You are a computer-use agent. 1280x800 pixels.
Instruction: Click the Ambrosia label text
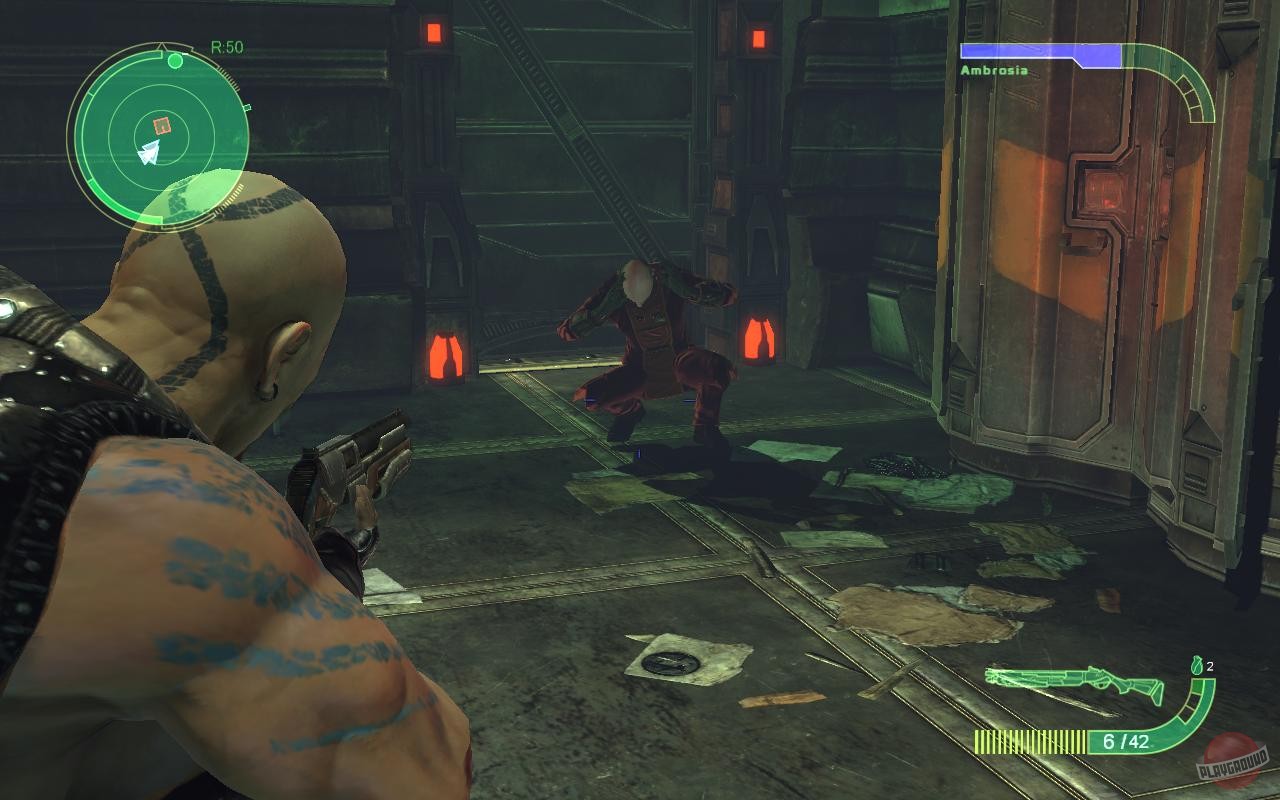click(994, 70)
